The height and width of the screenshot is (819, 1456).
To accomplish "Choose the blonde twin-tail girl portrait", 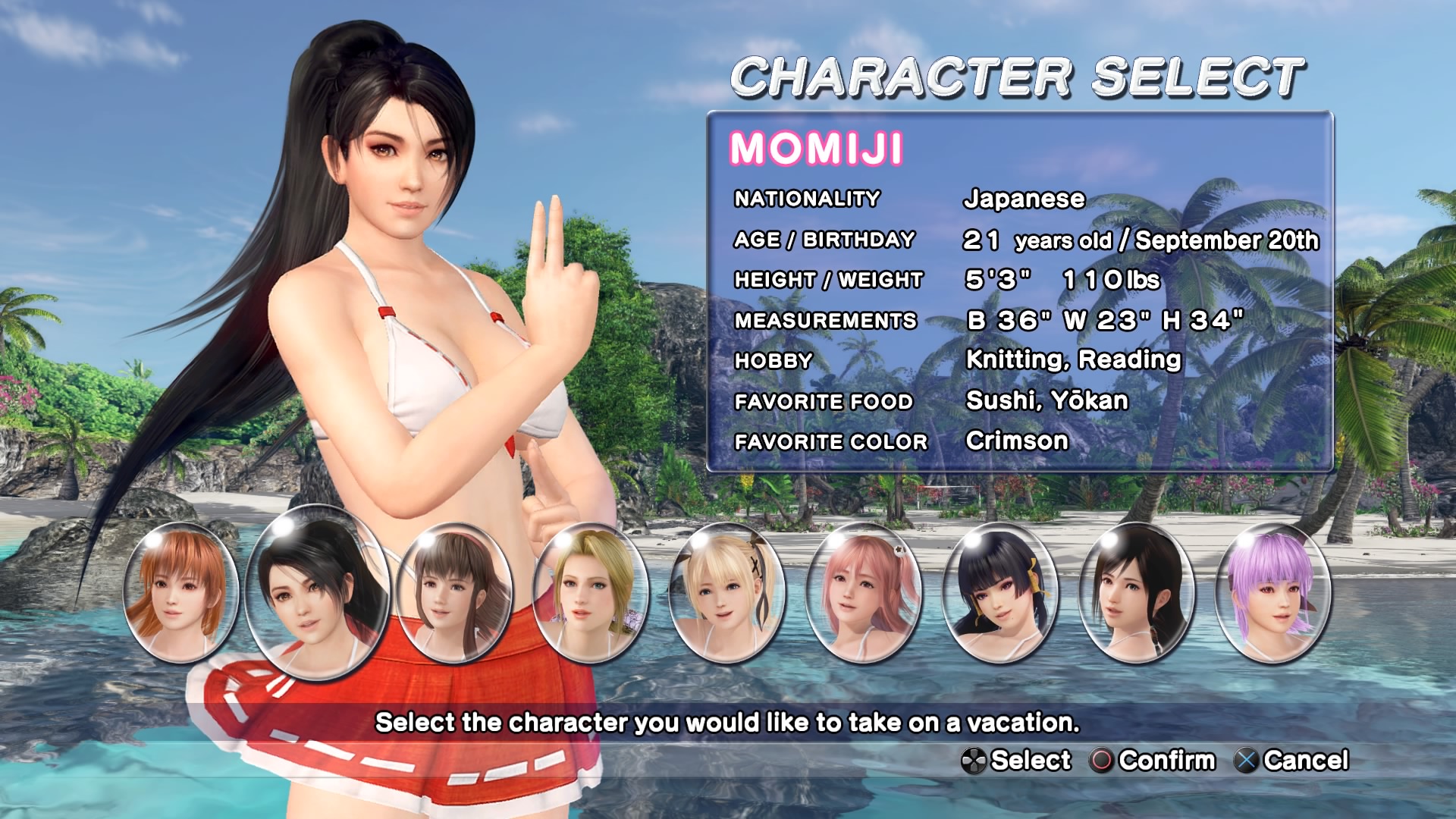I will point(726,592).
